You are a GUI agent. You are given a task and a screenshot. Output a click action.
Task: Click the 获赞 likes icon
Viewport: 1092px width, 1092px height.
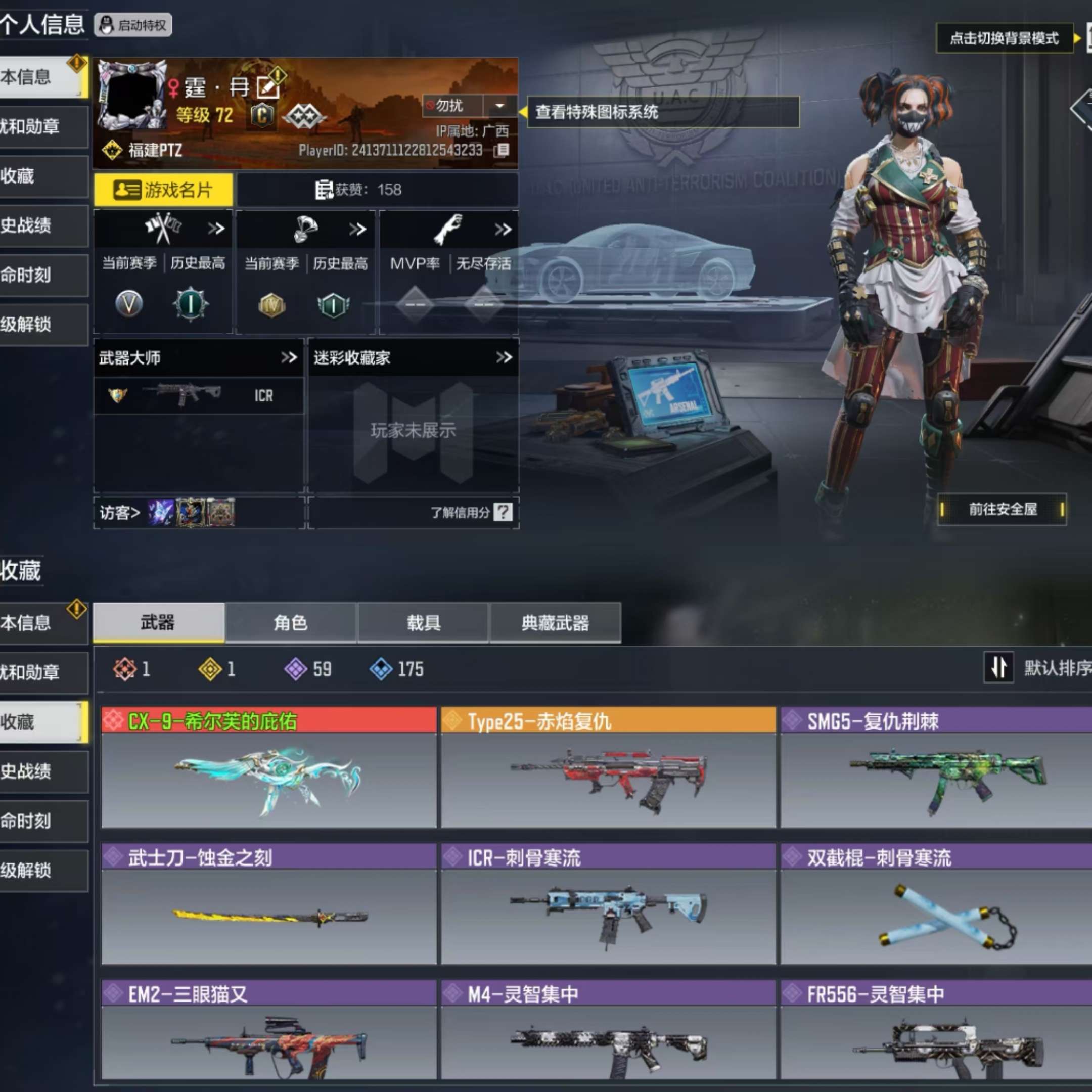[x=324, y=190]
